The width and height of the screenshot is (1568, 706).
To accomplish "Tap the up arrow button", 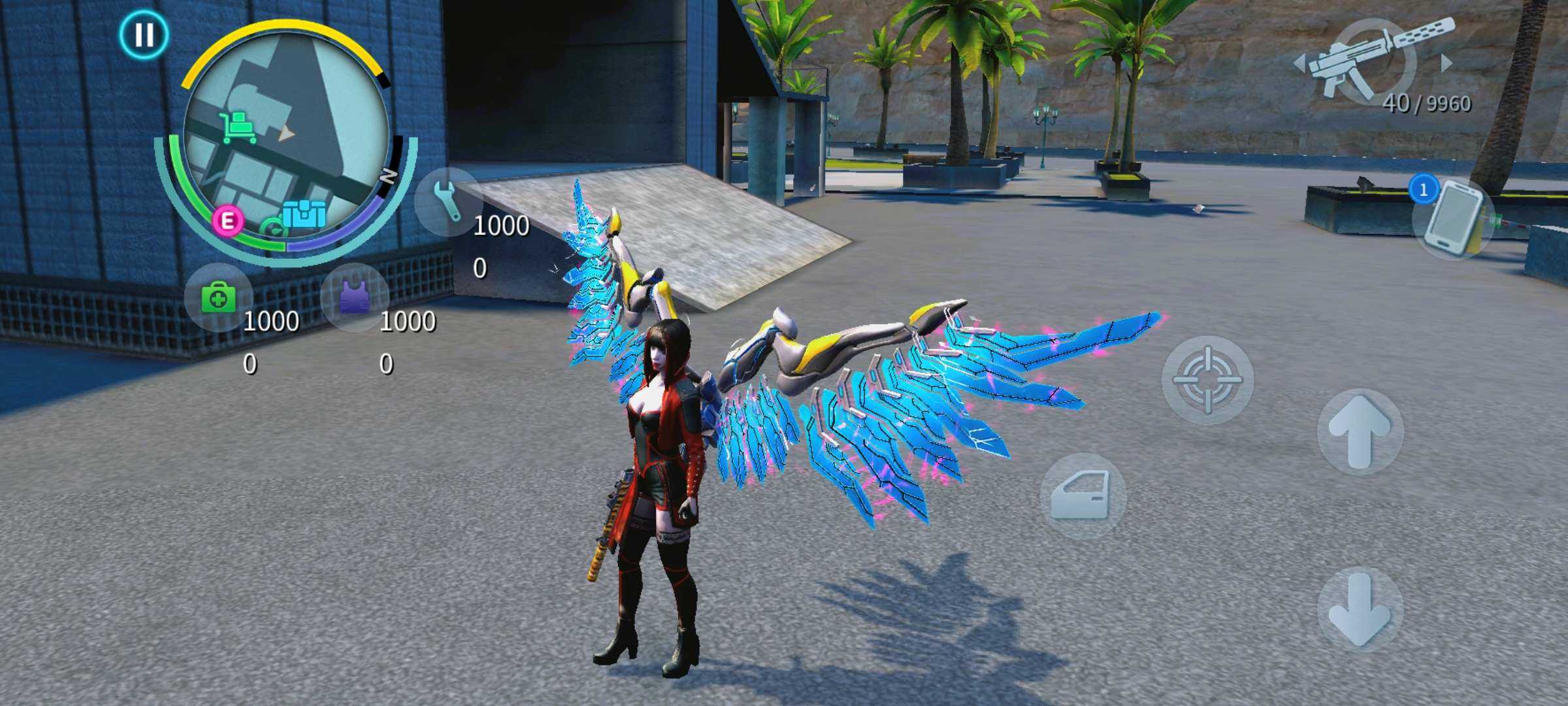I will point(1360,431).
